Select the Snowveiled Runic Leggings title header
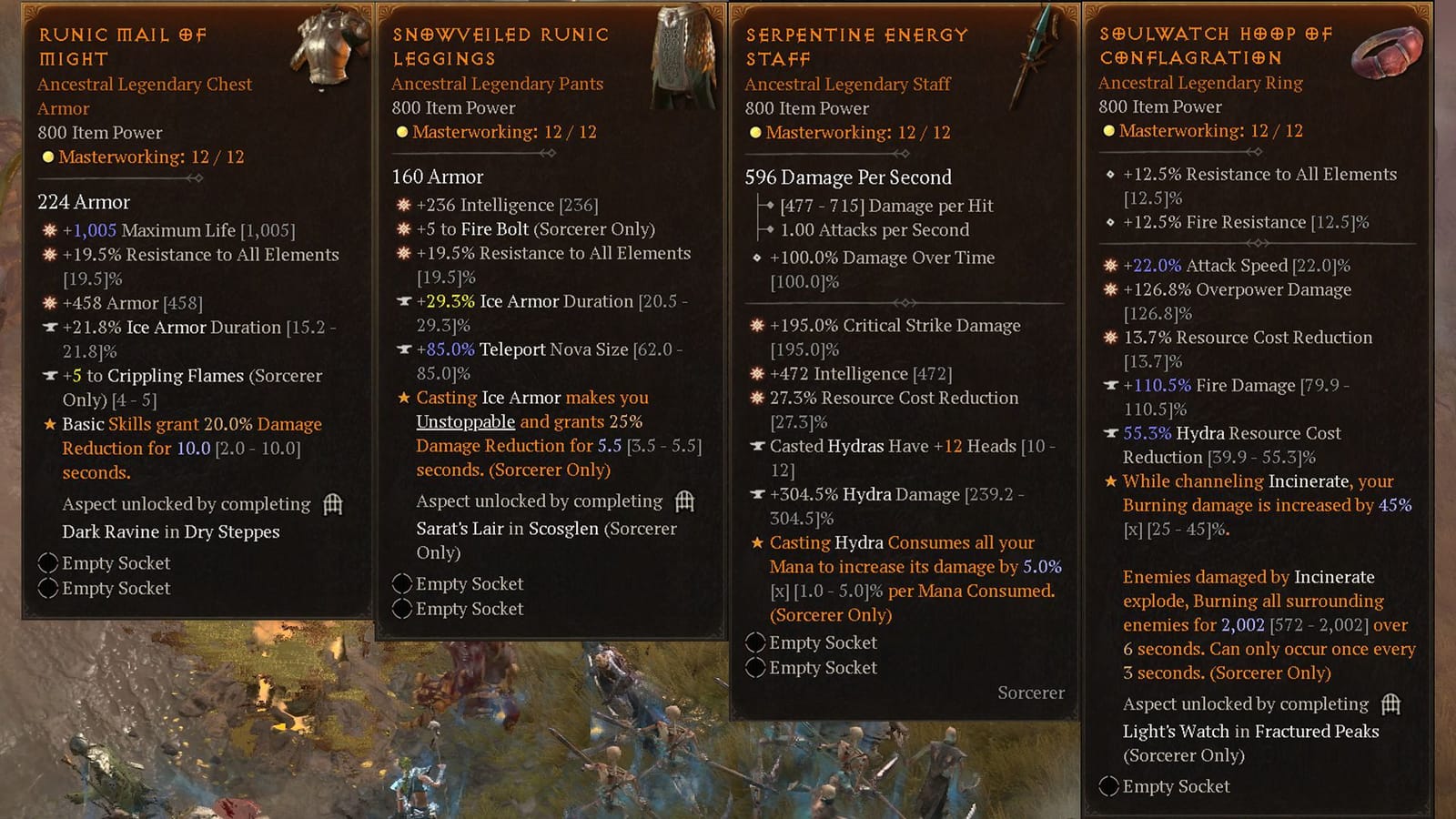The width and height of the screenshot is (1456, 819). (500, 45)
